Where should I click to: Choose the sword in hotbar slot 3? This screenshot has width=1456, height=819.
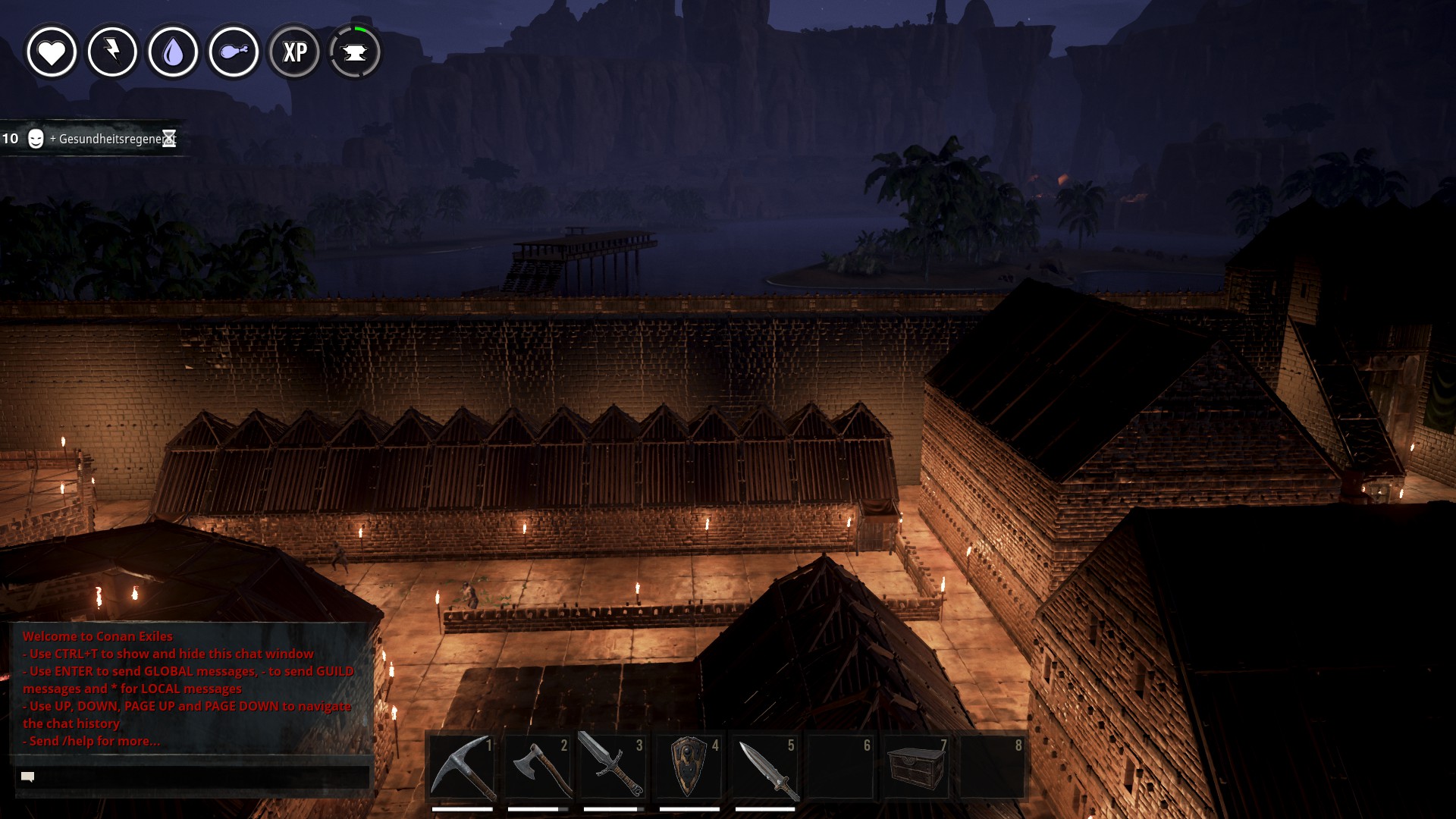point(613,766)
